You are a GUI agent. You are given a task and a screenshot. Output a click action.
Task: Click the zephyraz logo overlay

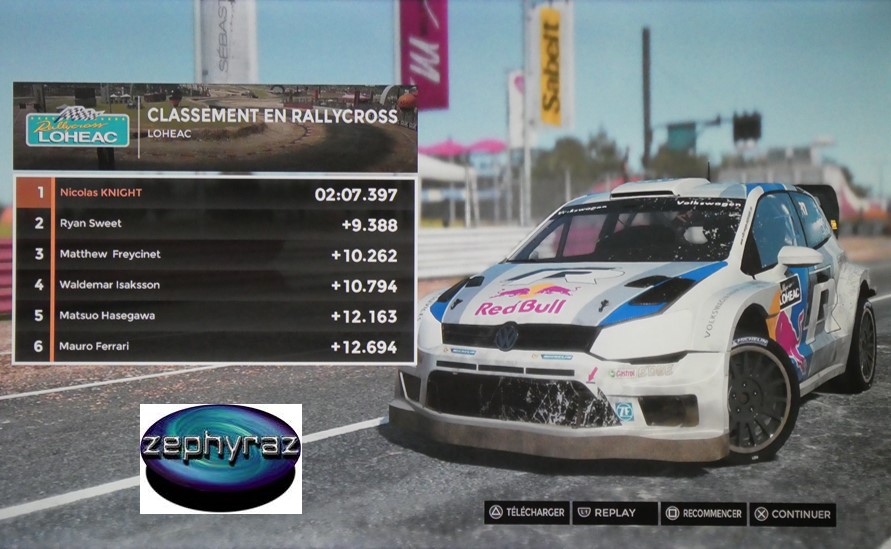(x=220, y=458)
